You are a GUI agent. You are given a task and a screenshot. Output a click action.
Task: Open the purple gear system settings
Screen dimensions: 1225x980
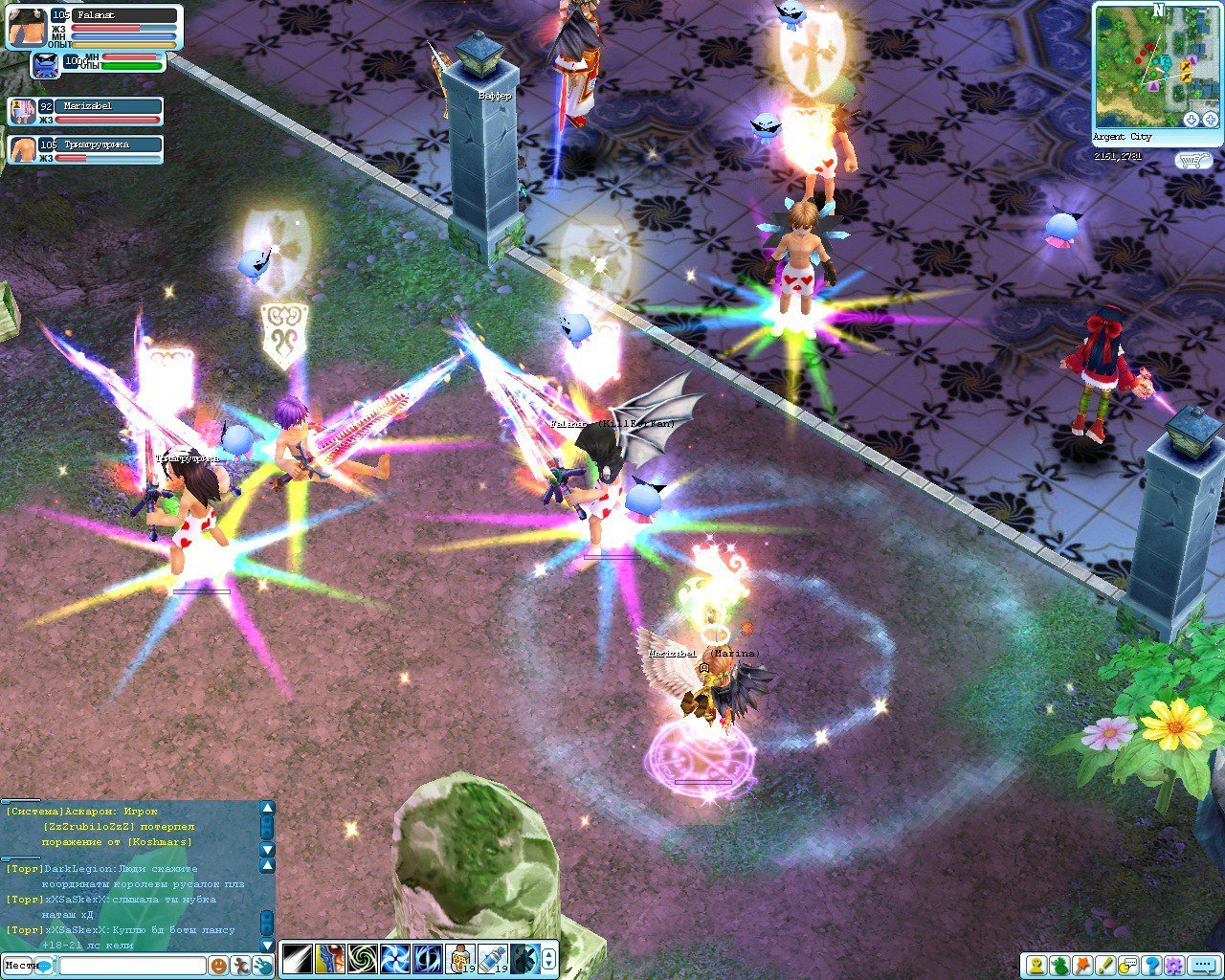point(1175,965)
